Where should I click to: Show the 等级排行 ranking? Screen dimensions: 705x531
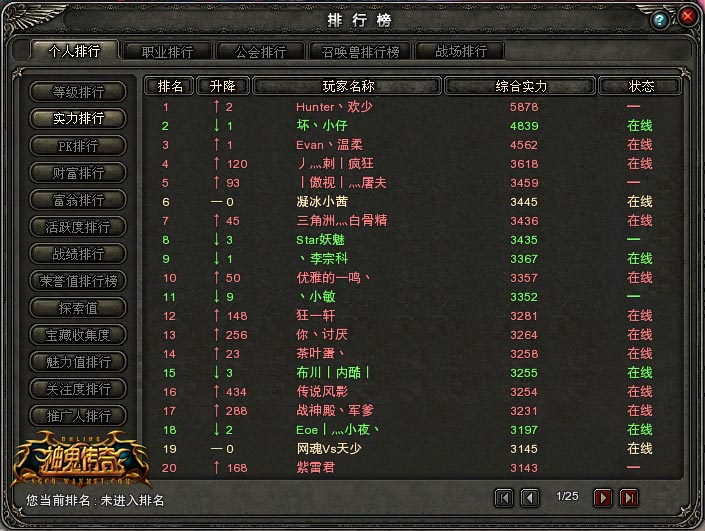tap(78, 92)
